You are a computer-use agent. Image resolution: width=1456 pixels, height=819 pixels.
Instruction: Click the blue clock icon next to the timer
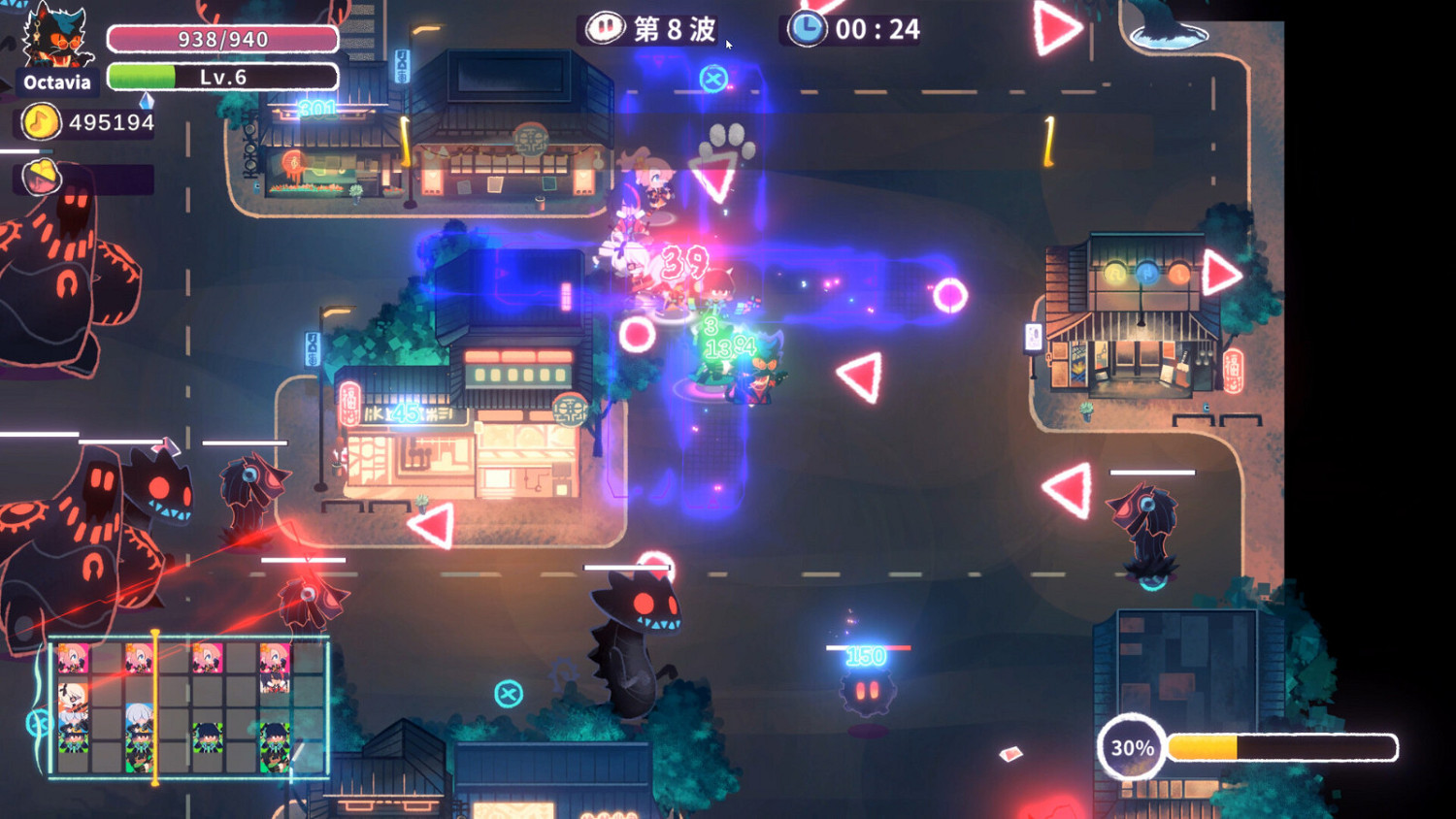[807, 29]
